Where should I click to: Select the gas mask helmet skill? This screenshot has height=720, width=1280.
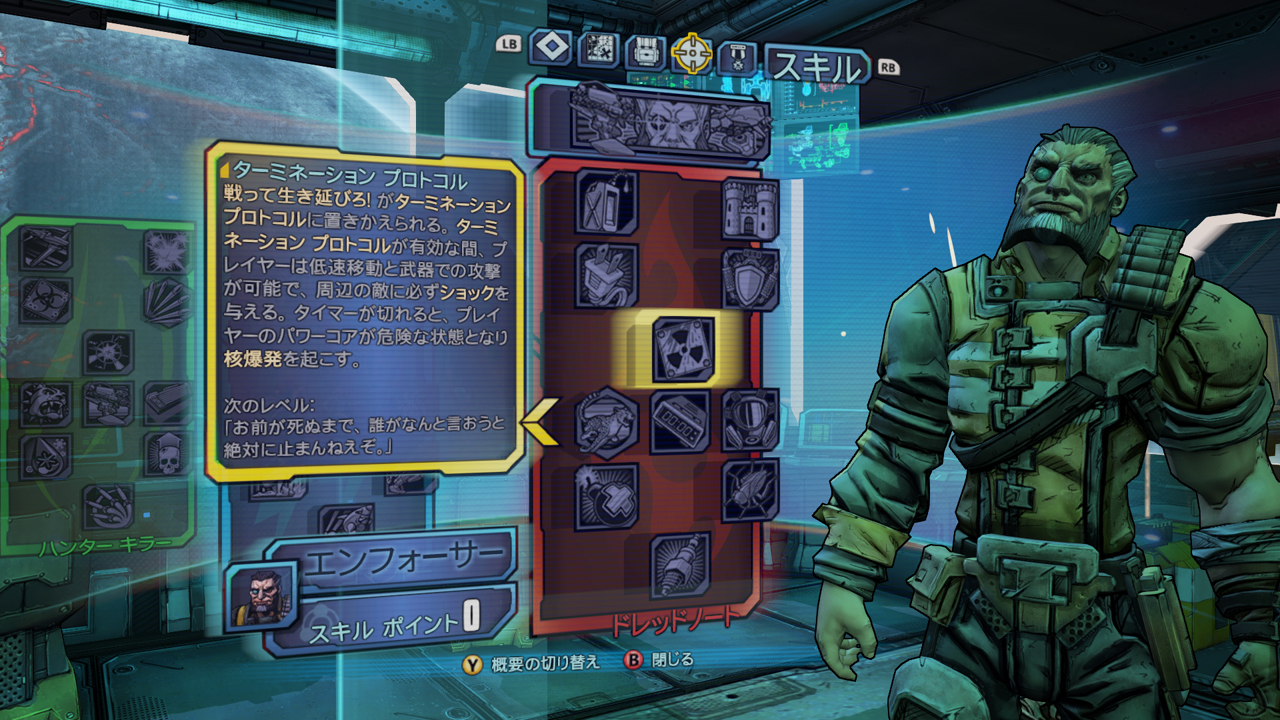750,420
